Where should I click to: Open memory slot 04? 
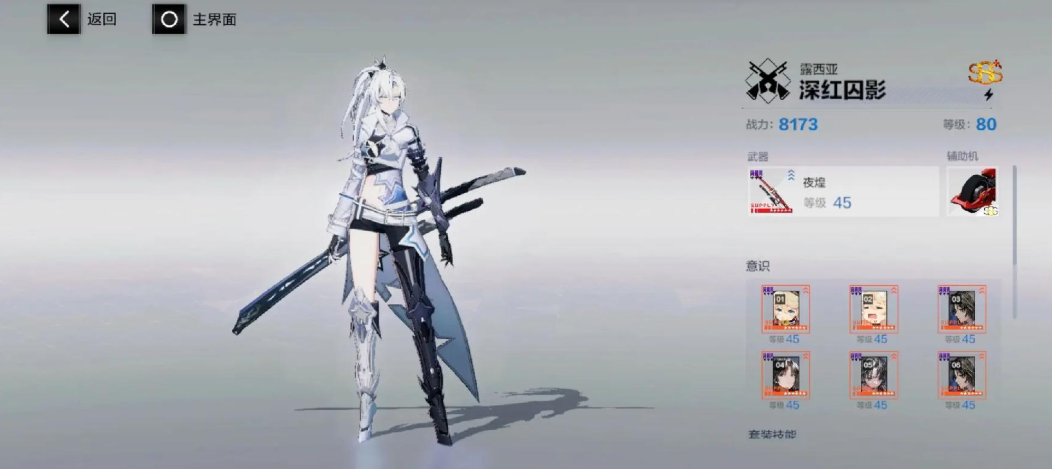[786, 375]
